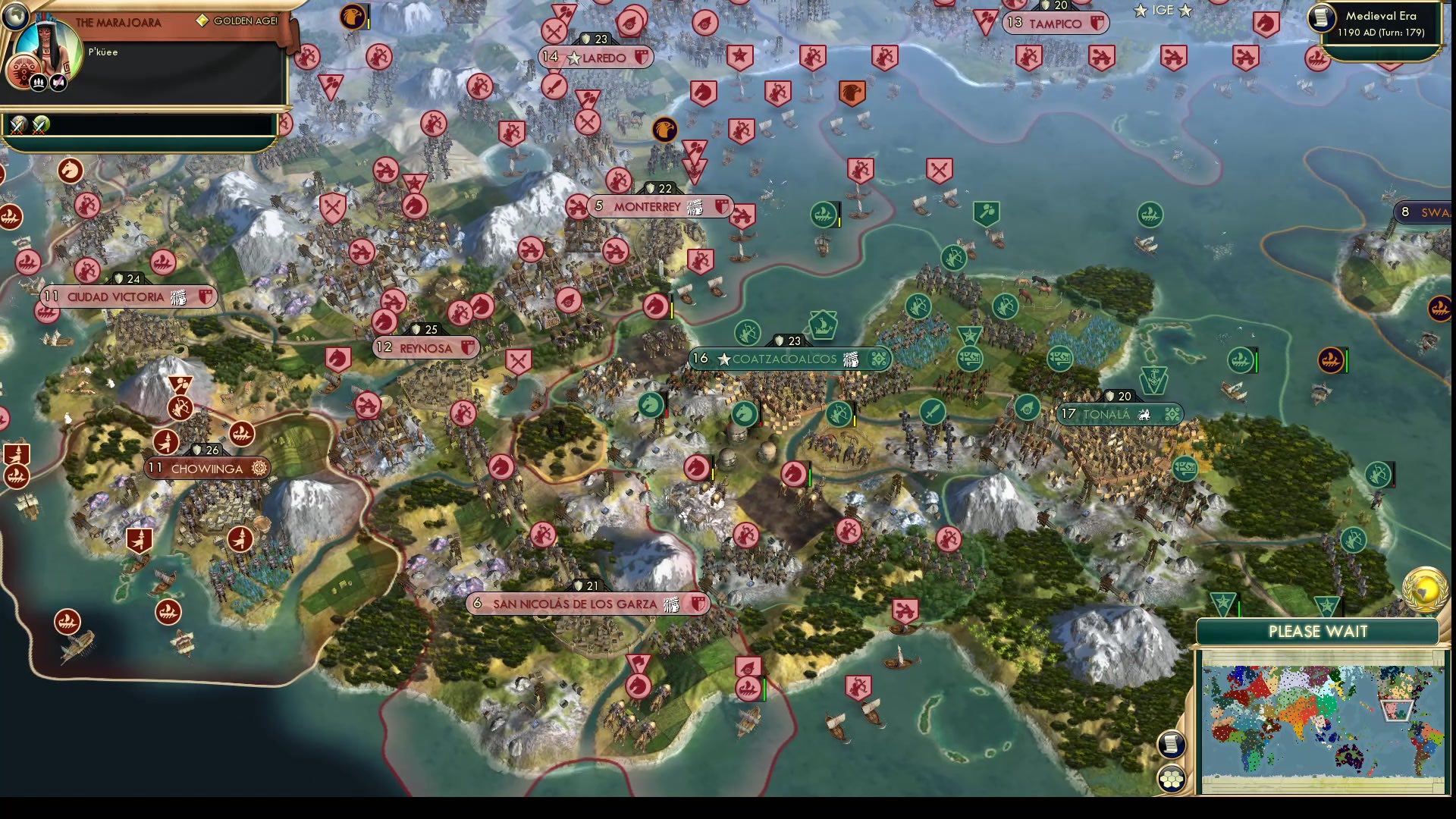Toggle the hexagon grid display button
Image resolution: width=1456 pixels, height=819 pixels.
(1172, 777)
